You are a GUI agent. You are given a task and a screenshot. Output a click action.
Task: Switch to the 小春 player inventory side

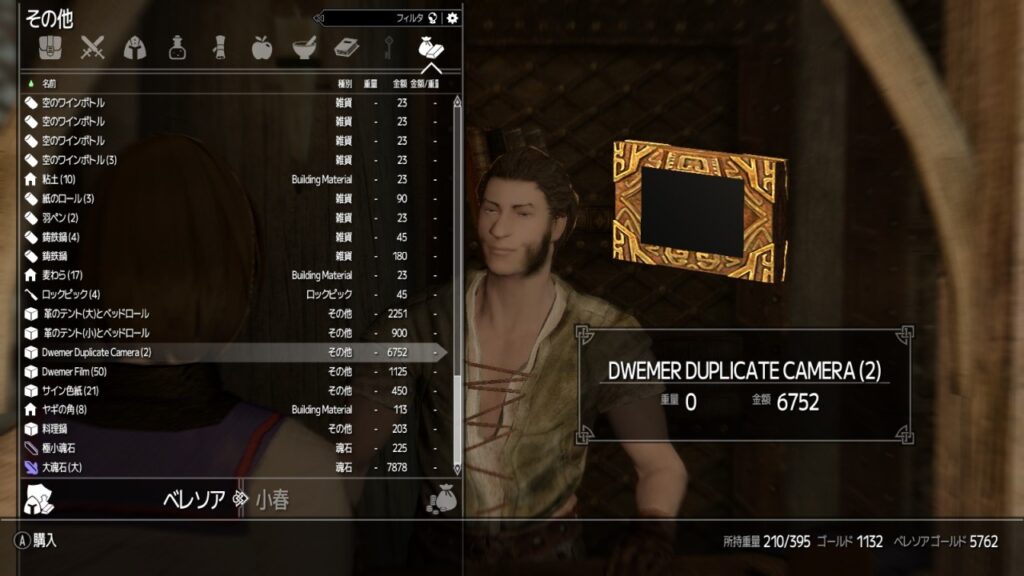point(272,500)
